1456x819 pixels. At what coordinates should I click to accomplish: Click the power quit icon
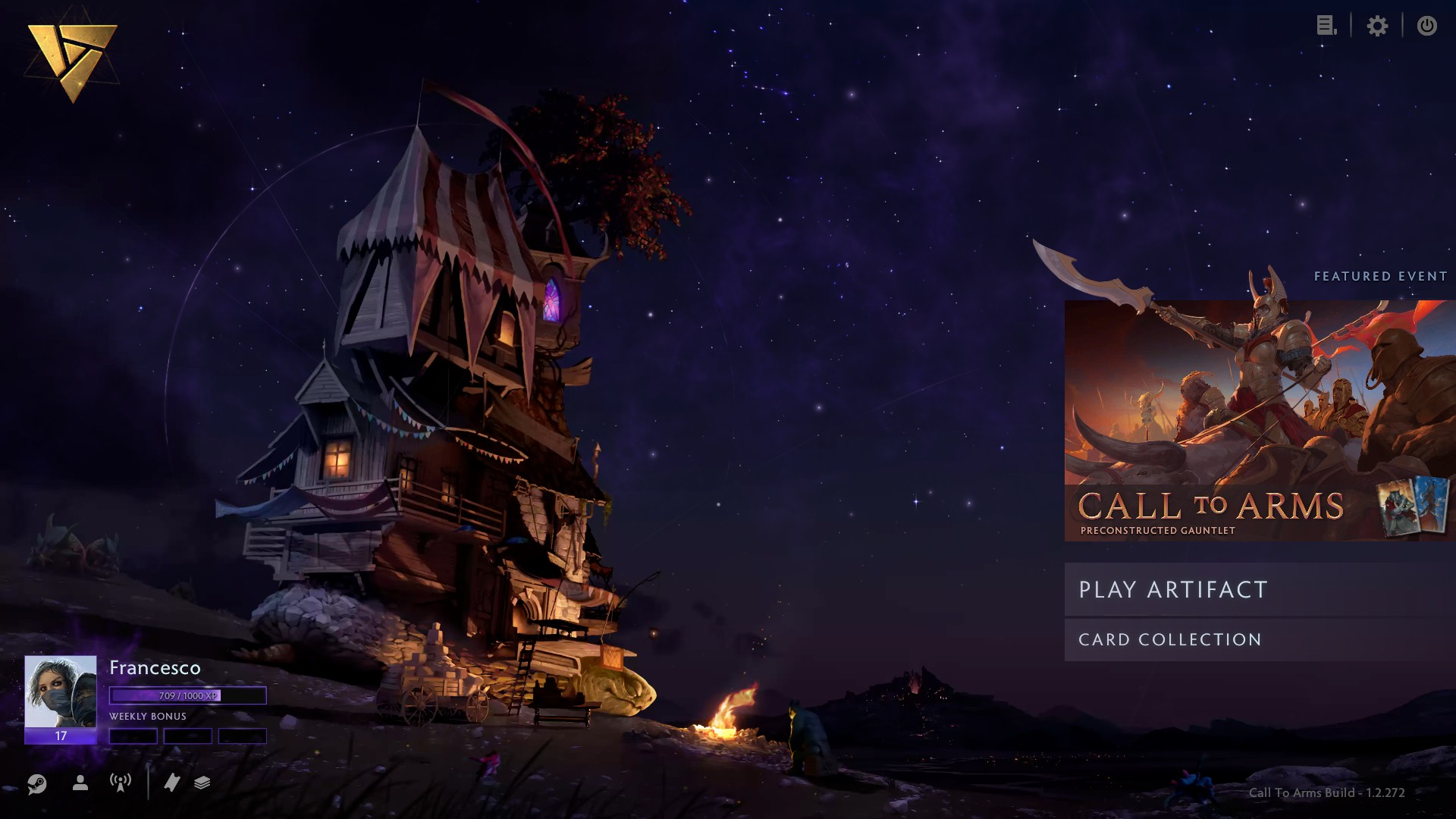(1426, 26)
